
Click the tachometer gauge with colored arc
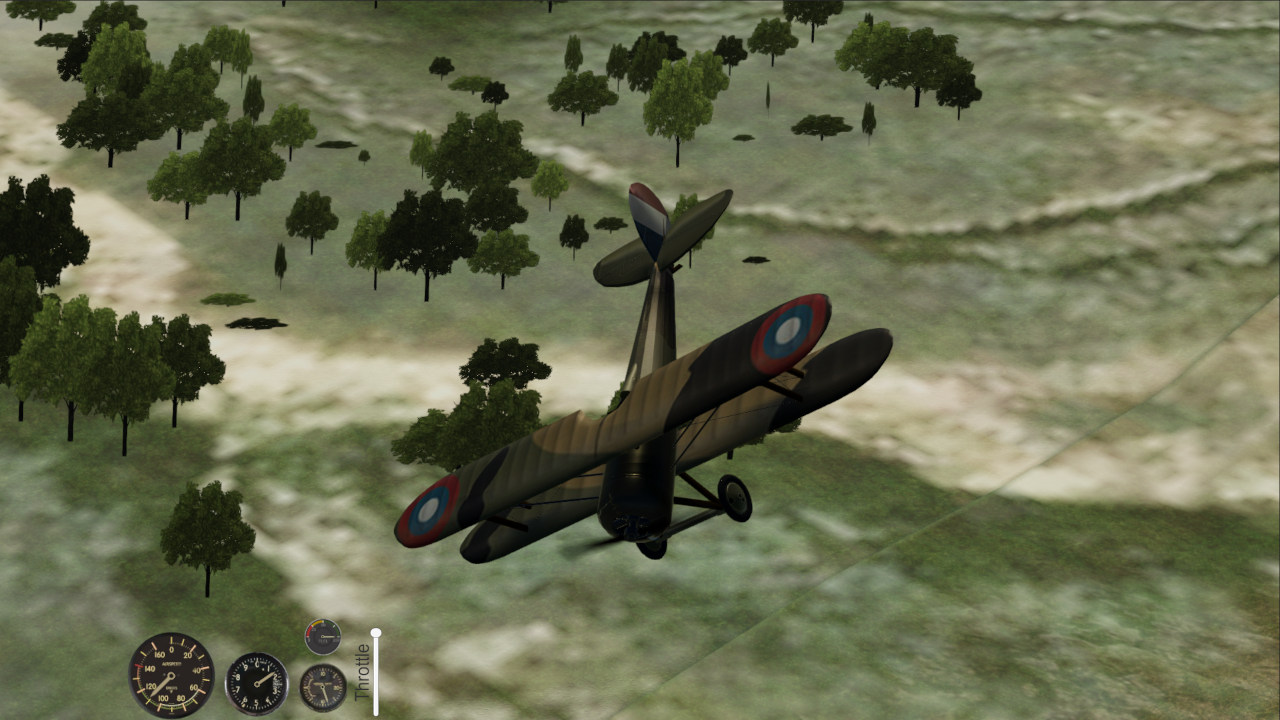323,636
